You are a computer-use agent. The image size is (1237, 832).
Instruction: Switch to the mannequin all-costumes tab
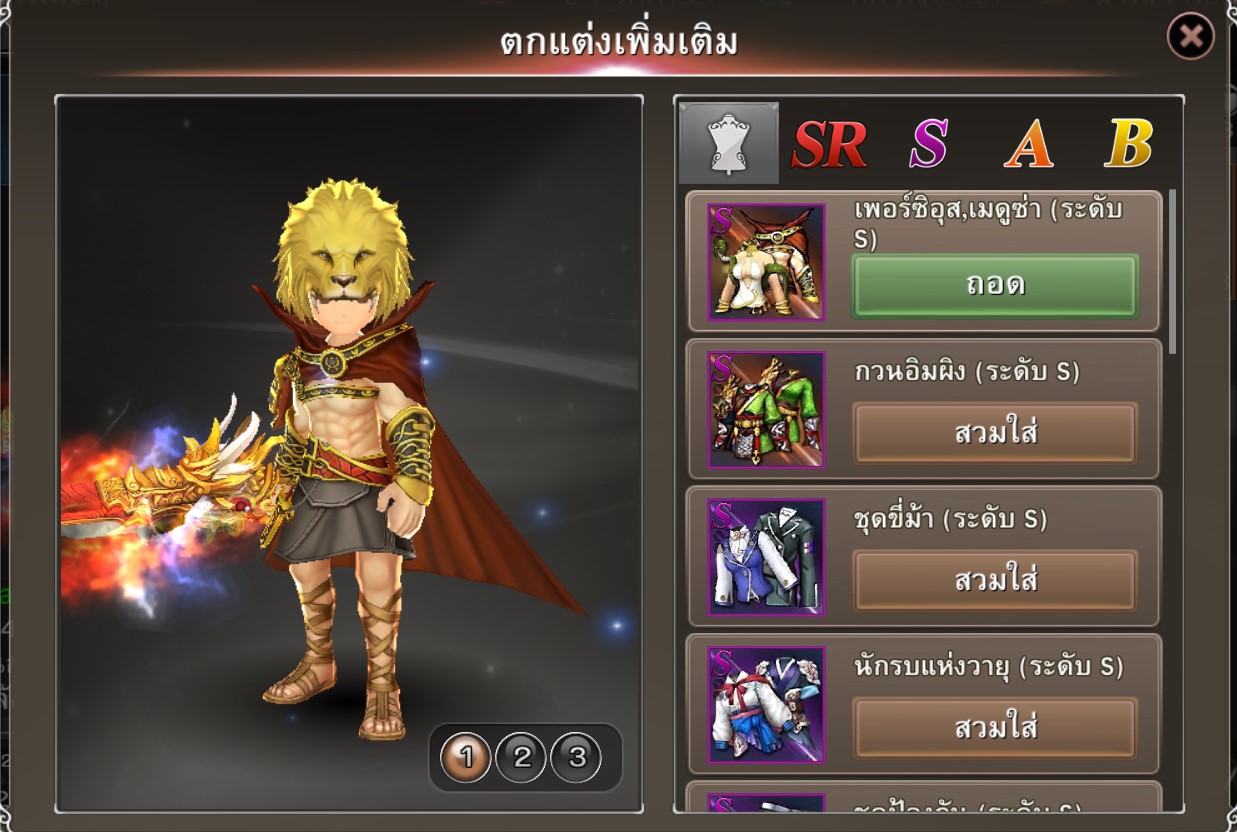tap(728, 143)
